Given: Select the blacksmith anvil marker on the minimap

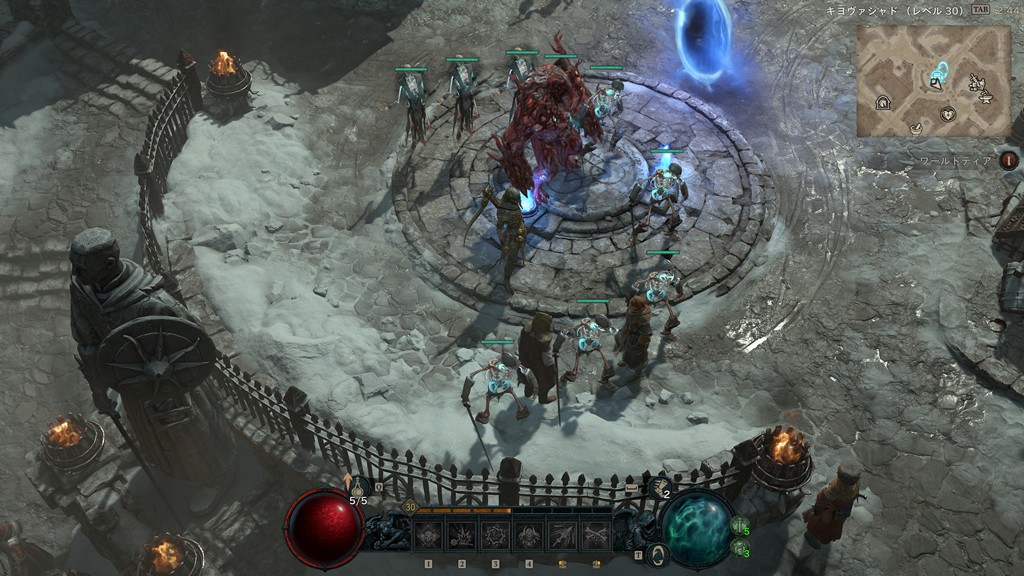Looking at the screenshot, I should tap(986, 97).
